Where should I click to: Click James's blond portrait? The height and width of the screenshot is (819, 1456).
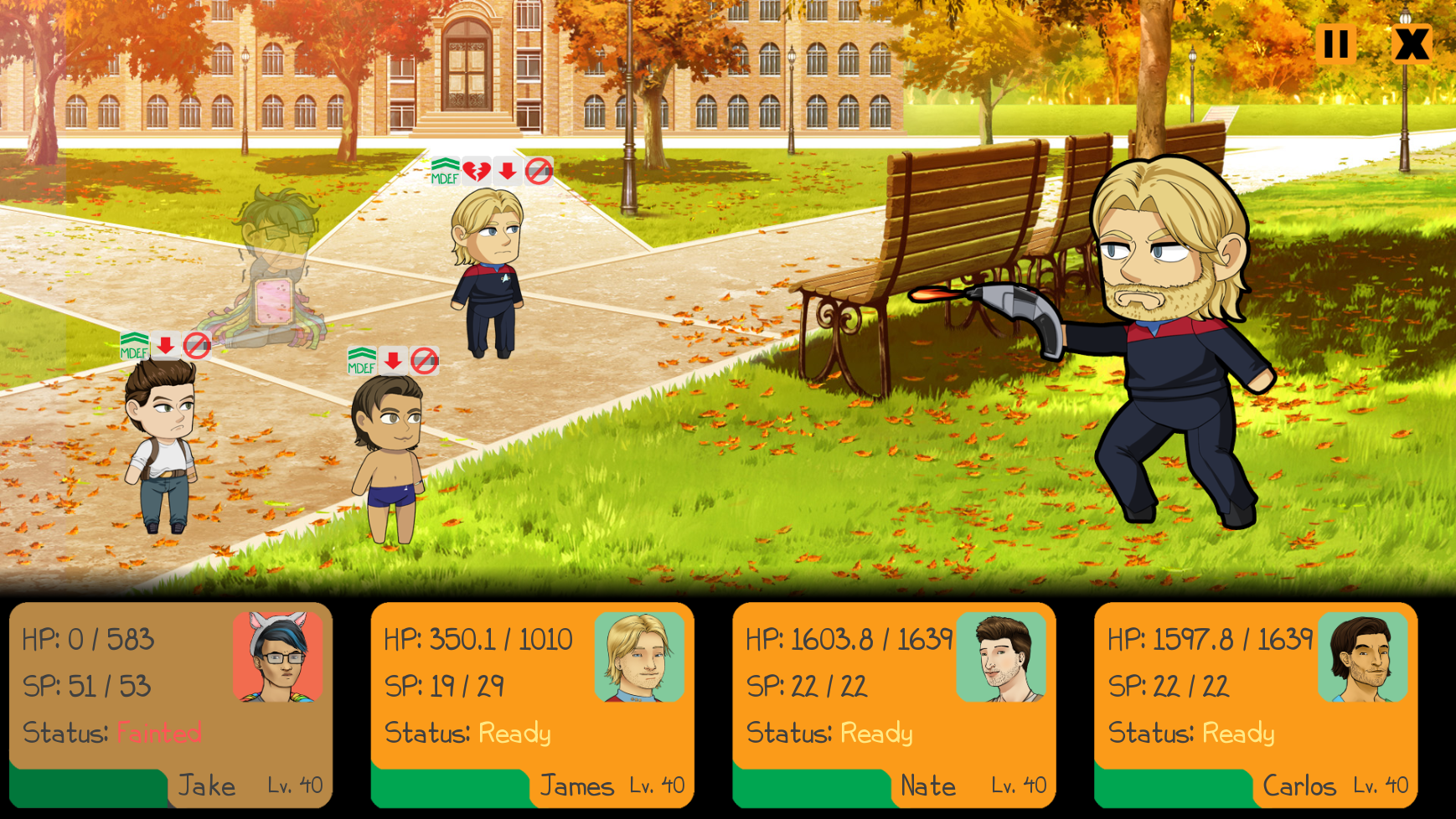(639, 657)
